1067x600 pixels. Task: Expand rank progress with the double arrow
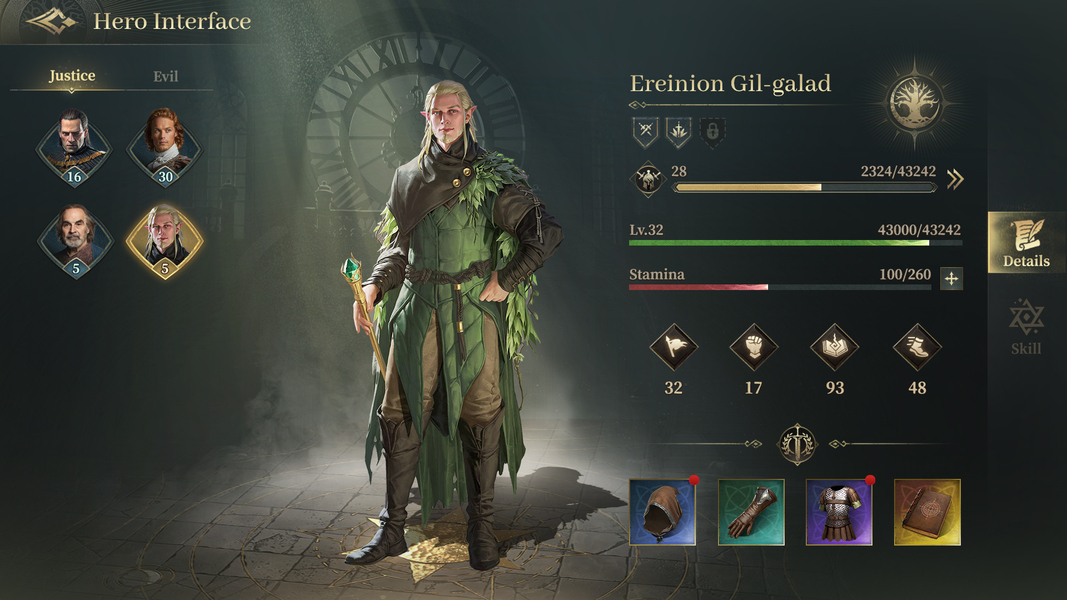point(955,179)
